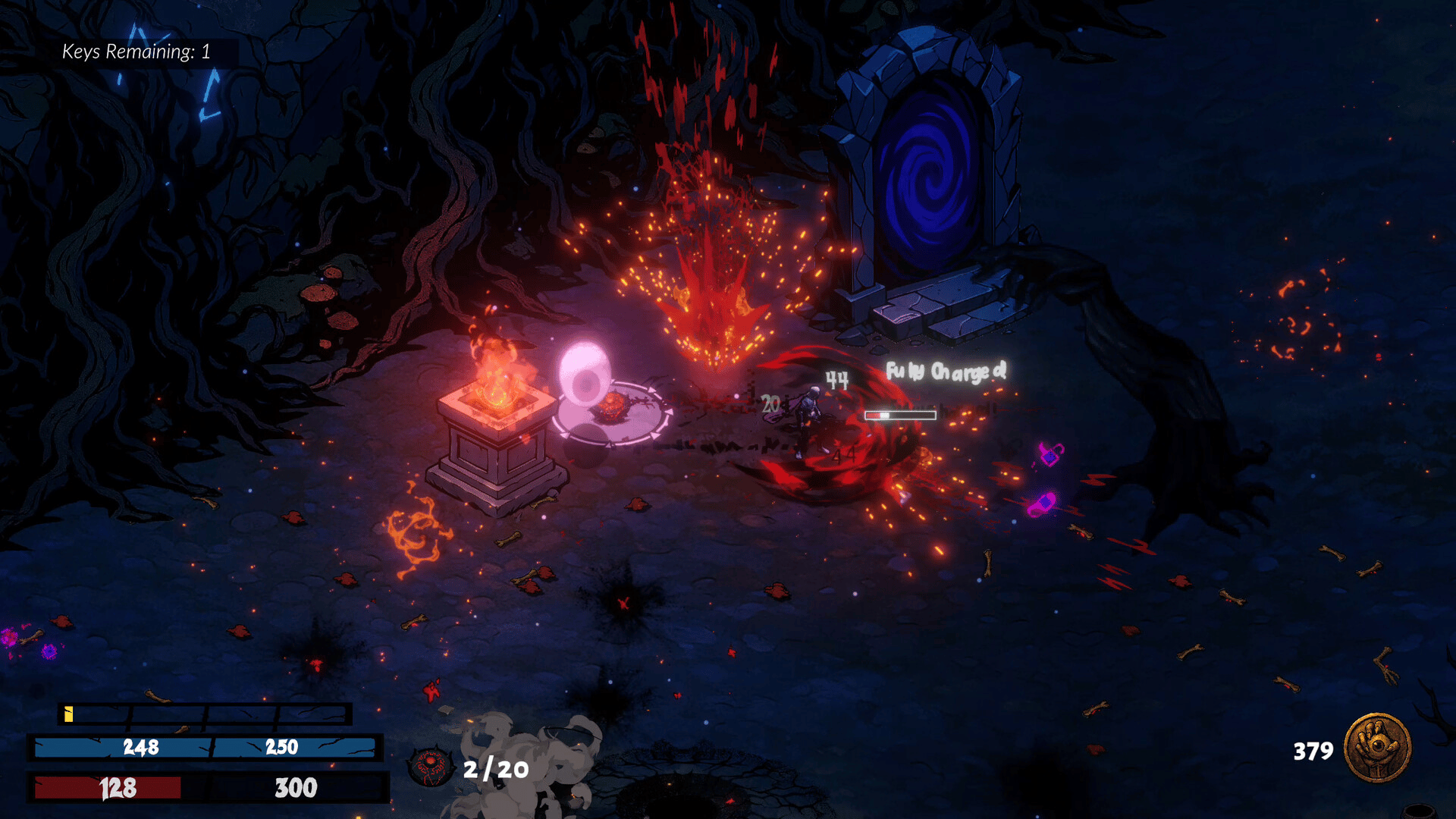The width and height of the screenshot is (1456, 819).
Task: Click the Keys Remaining objective tracker
Action: 136,52
